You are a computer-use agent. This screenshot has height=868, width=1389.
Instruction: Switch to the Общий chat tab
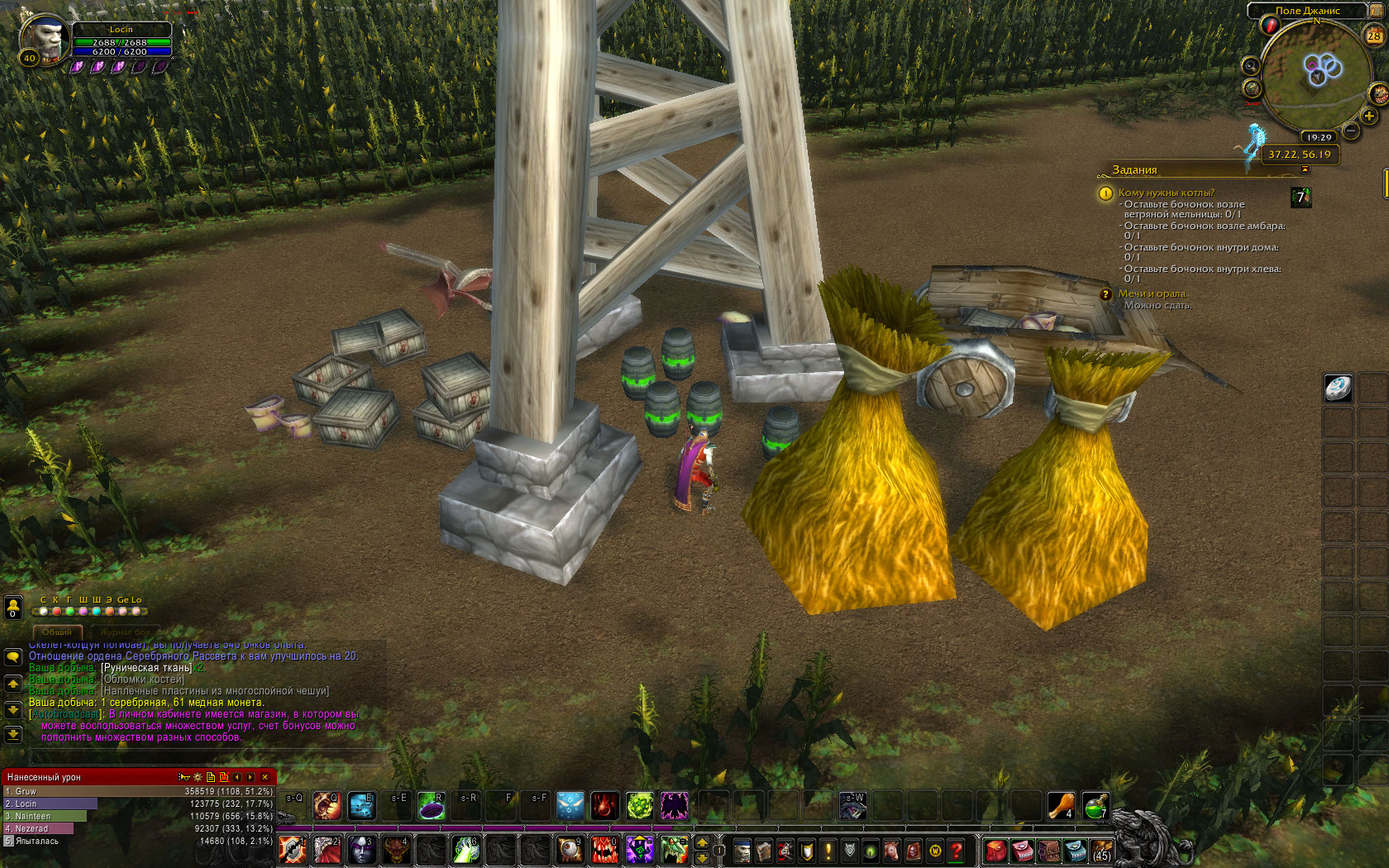tap(57, 632)
